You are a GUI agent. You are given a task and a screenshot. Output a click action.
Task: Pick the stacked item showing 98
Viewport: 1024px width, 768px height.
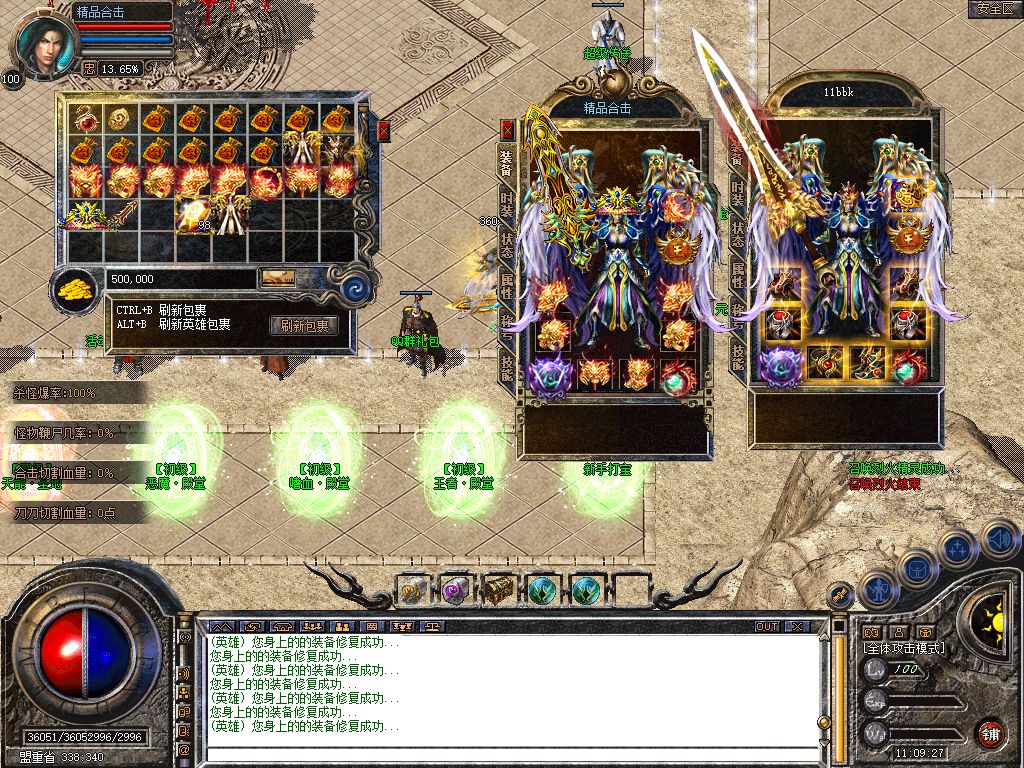pyautogui.click(x=195, y=214)
